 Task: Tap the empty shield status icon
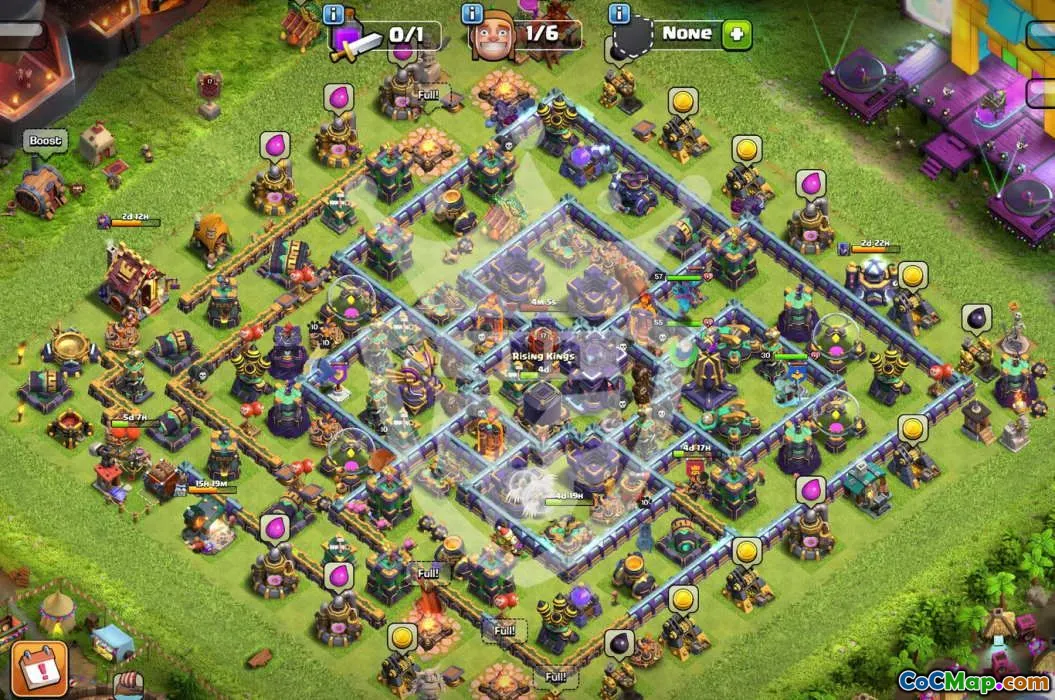[x=632, y=40]
